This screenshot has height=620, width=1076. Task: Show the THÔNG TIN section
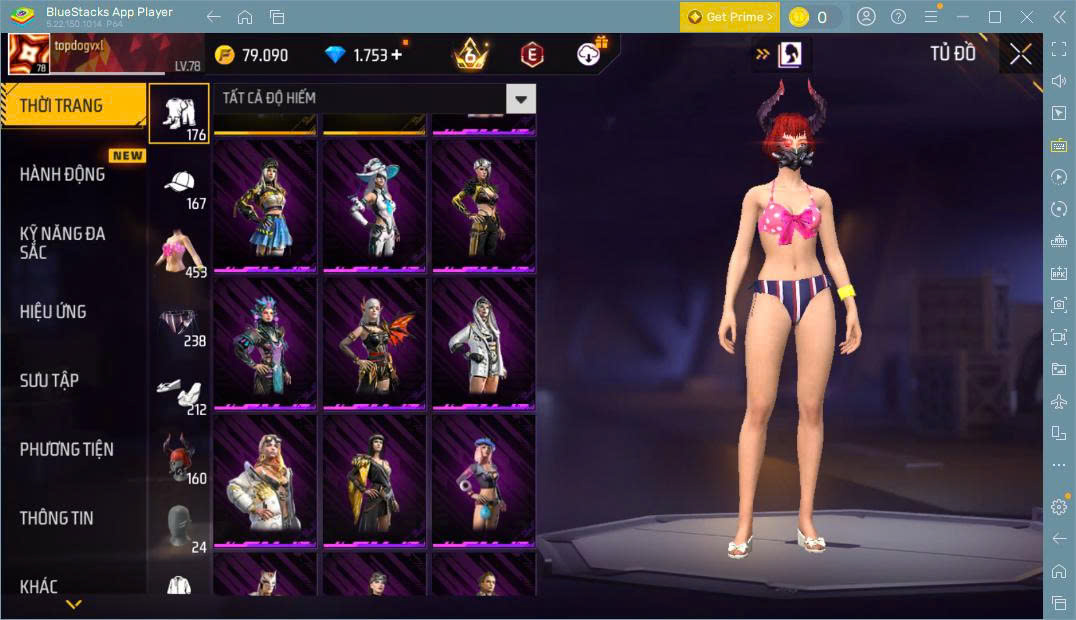(56, 518)
